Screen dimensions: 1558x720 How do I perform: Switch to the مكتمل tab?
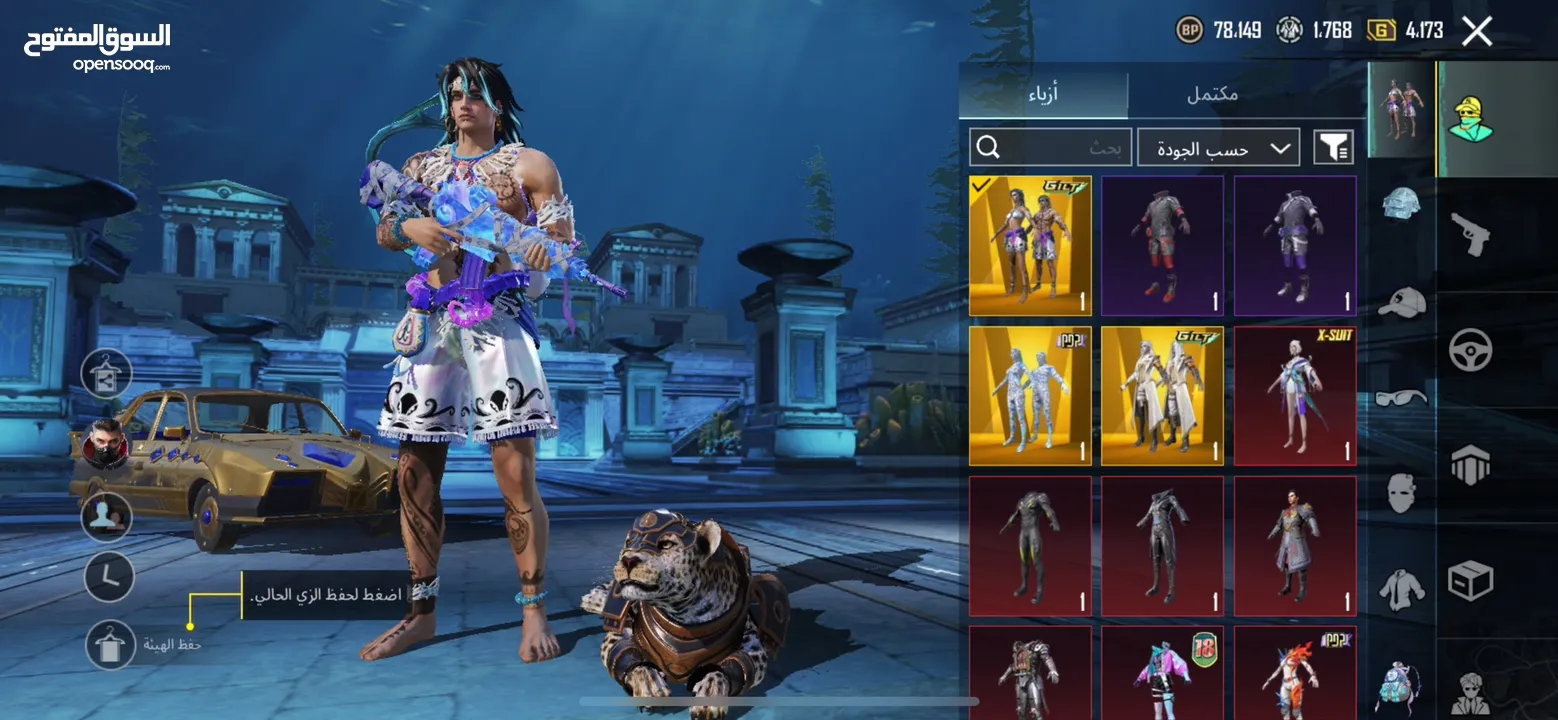click(x=1212, y=94)
